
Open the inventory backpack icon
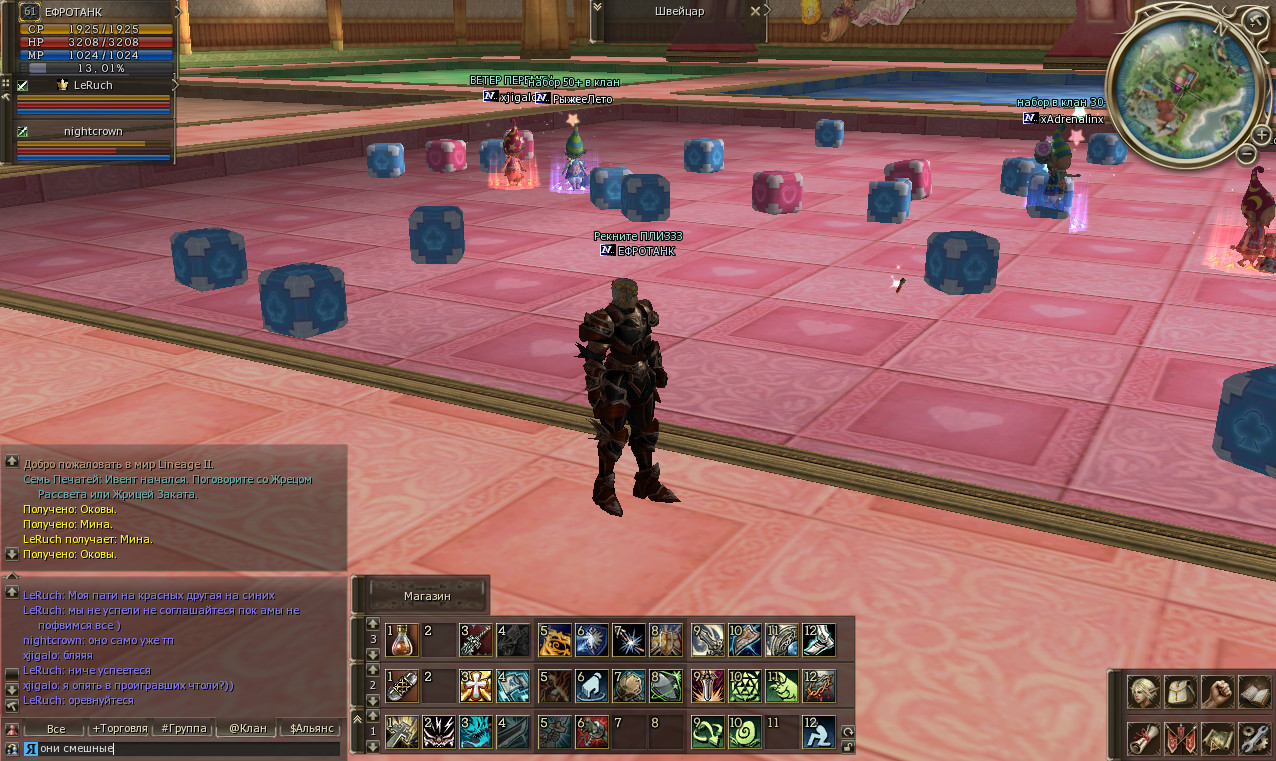click(1180, 692)
